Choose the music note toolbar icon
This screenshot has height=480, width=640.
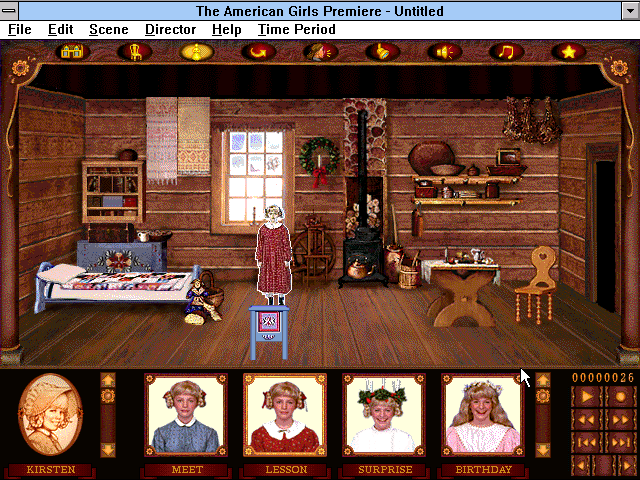[507, 51]
